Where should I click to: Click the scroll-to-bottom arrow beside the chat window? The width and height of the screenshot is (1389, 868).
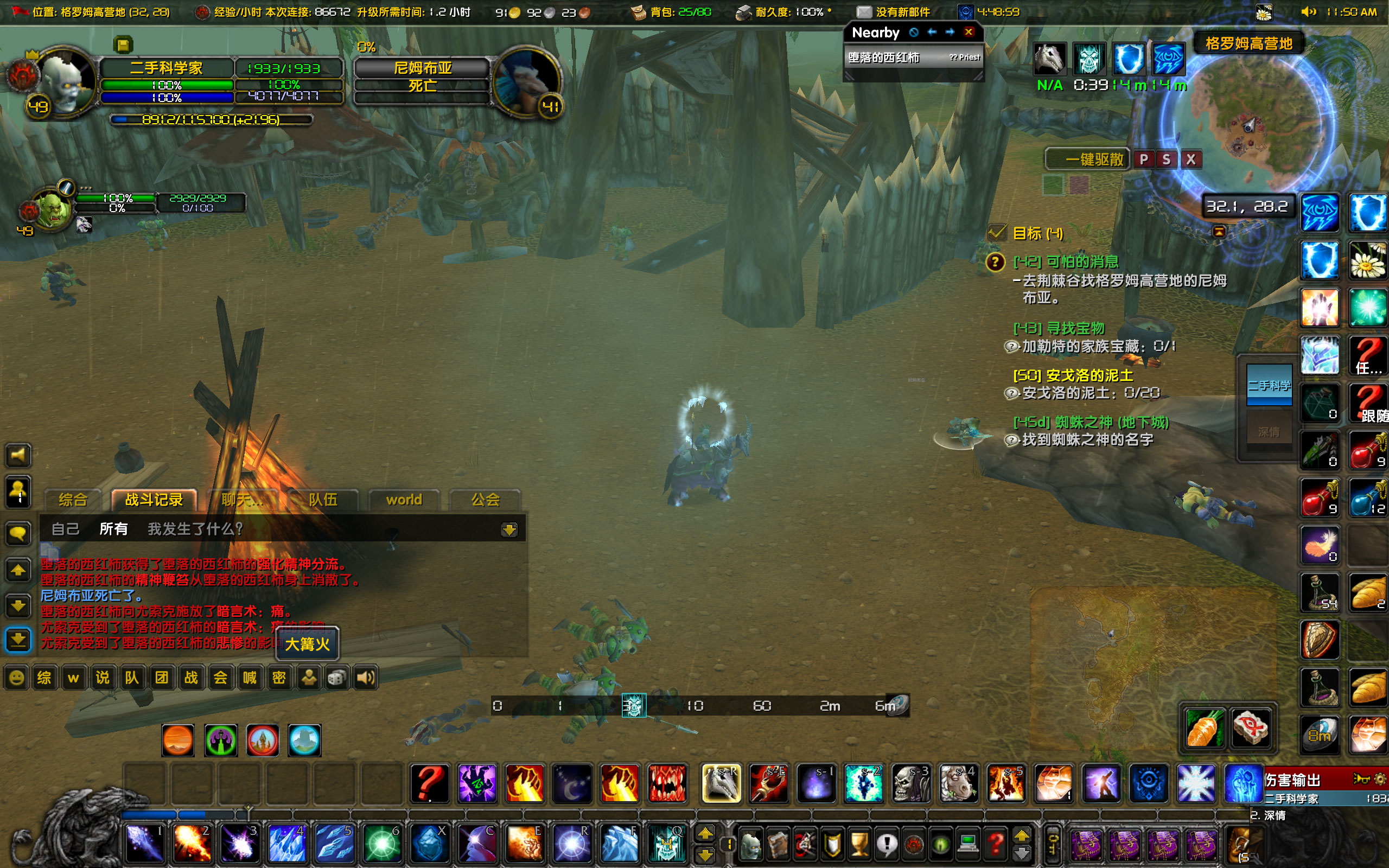pos(18,641)
